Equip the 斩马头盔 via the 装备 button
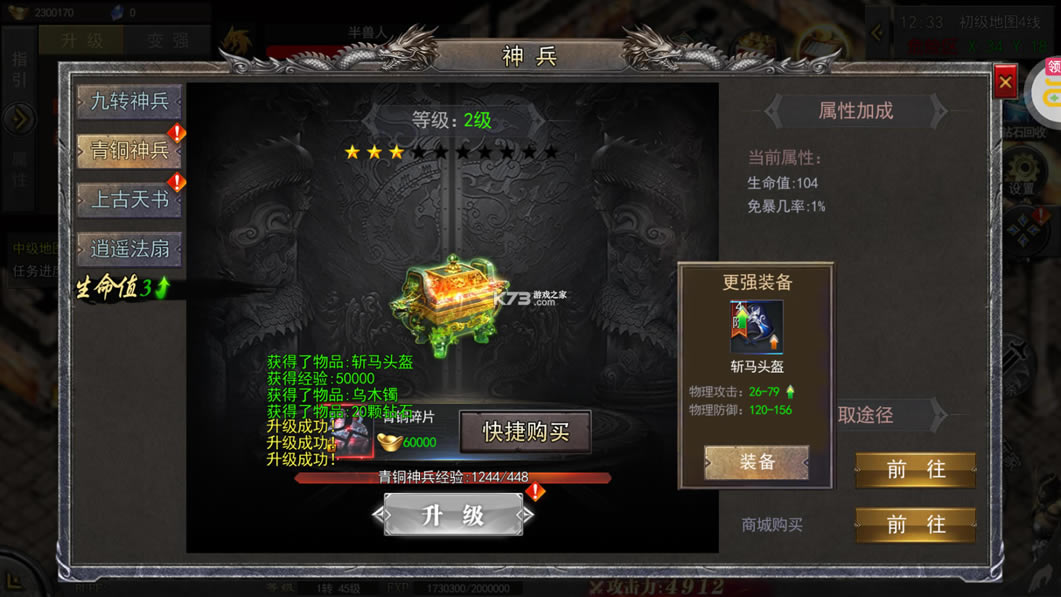The width and height of the screenshot is (1061, 597). [756, 462]
